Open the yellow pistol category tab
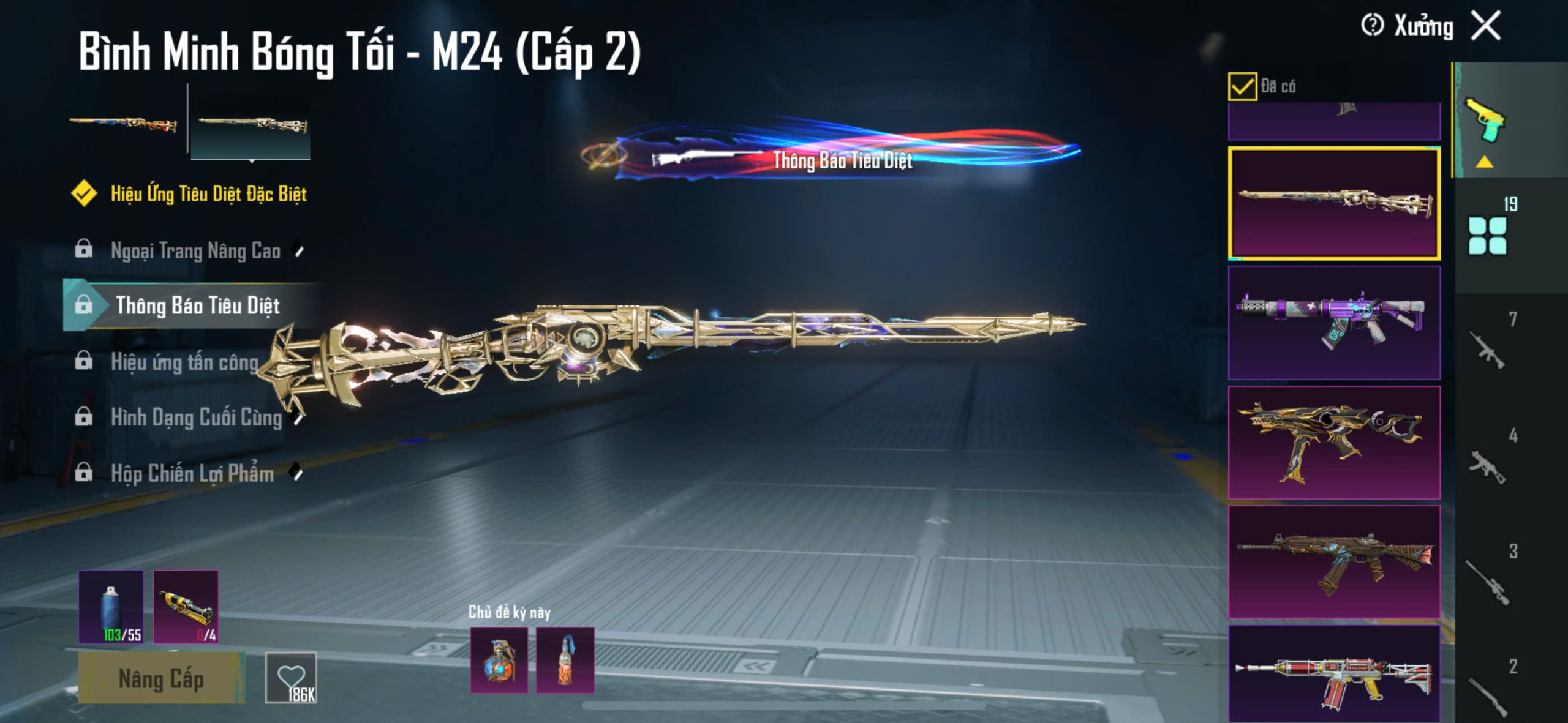This screenshot has width=1568, height=723. coord(1485,120)
